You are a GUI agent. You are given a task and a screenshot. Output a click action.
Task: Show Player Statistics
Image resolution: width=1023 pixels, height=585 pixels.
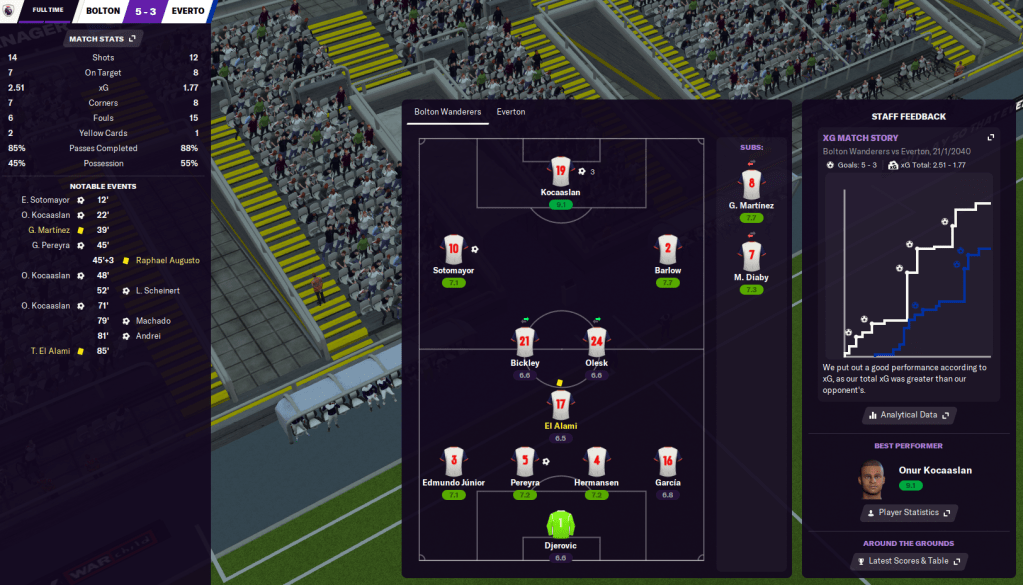[x=908, y=513]
